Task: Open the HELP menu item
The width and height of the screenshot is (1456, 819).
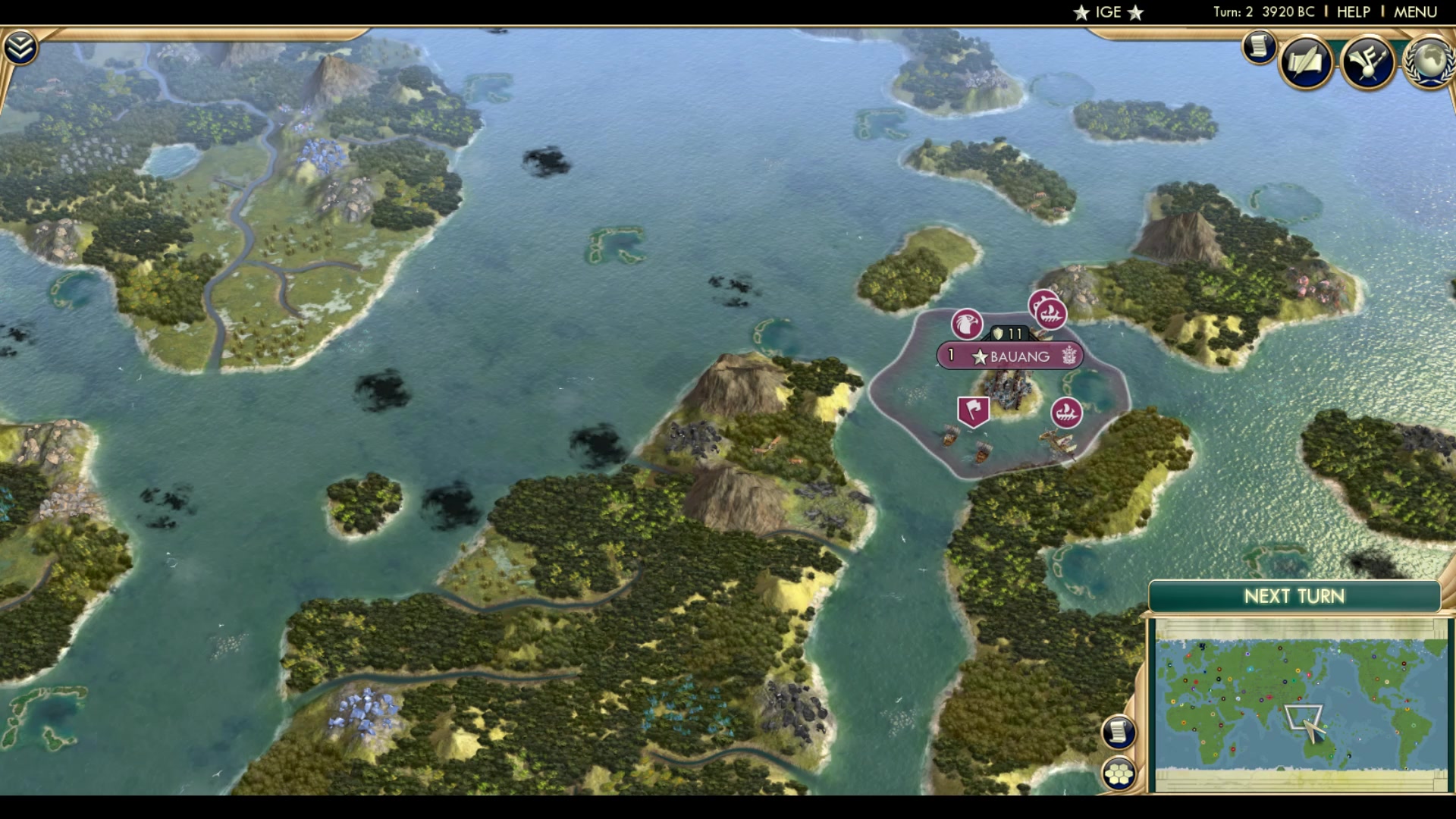Action: tap(1354, 11)
